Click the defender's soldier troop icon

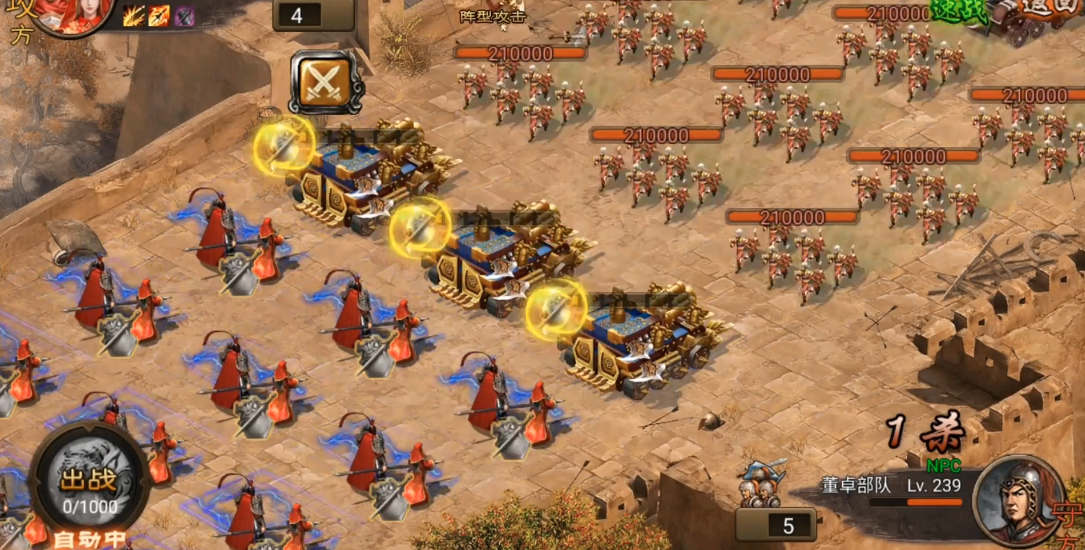pyautogui.click(x=761, y=483)
